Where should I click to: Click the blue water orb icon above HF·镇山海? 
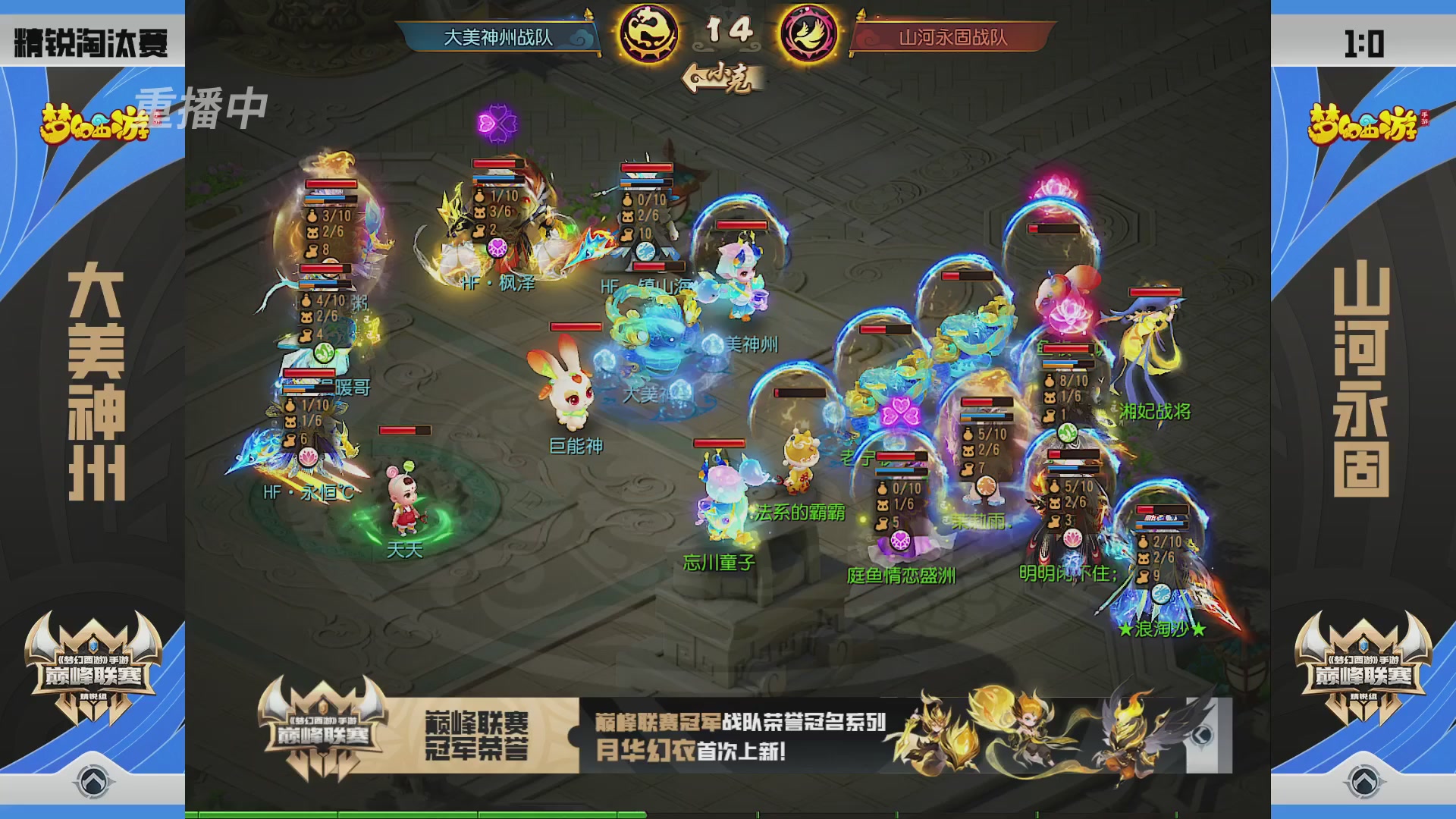(645, 251)
